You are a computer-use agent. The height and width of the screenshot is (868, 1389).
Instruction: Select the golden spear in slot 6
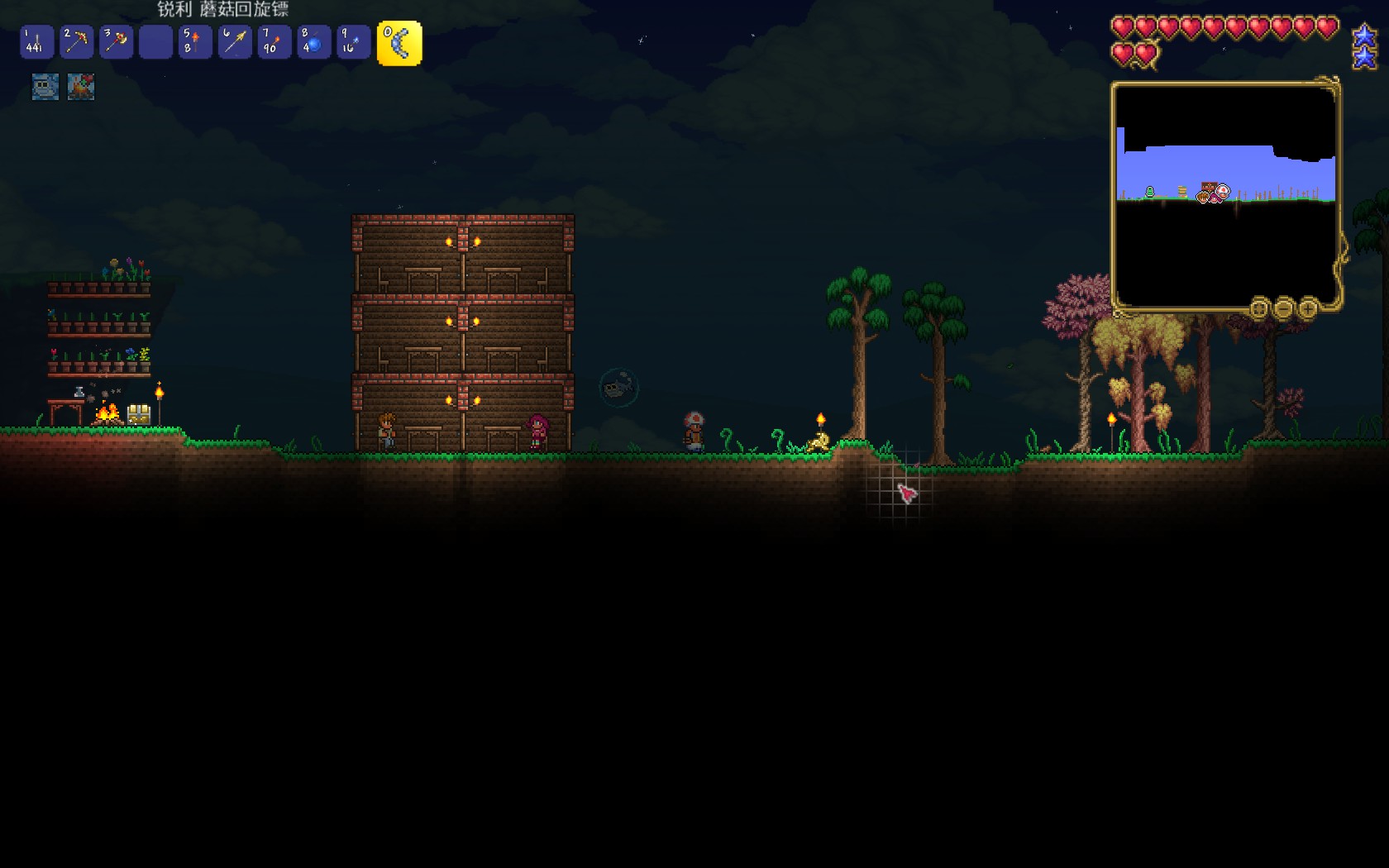(x=235, y=42)
